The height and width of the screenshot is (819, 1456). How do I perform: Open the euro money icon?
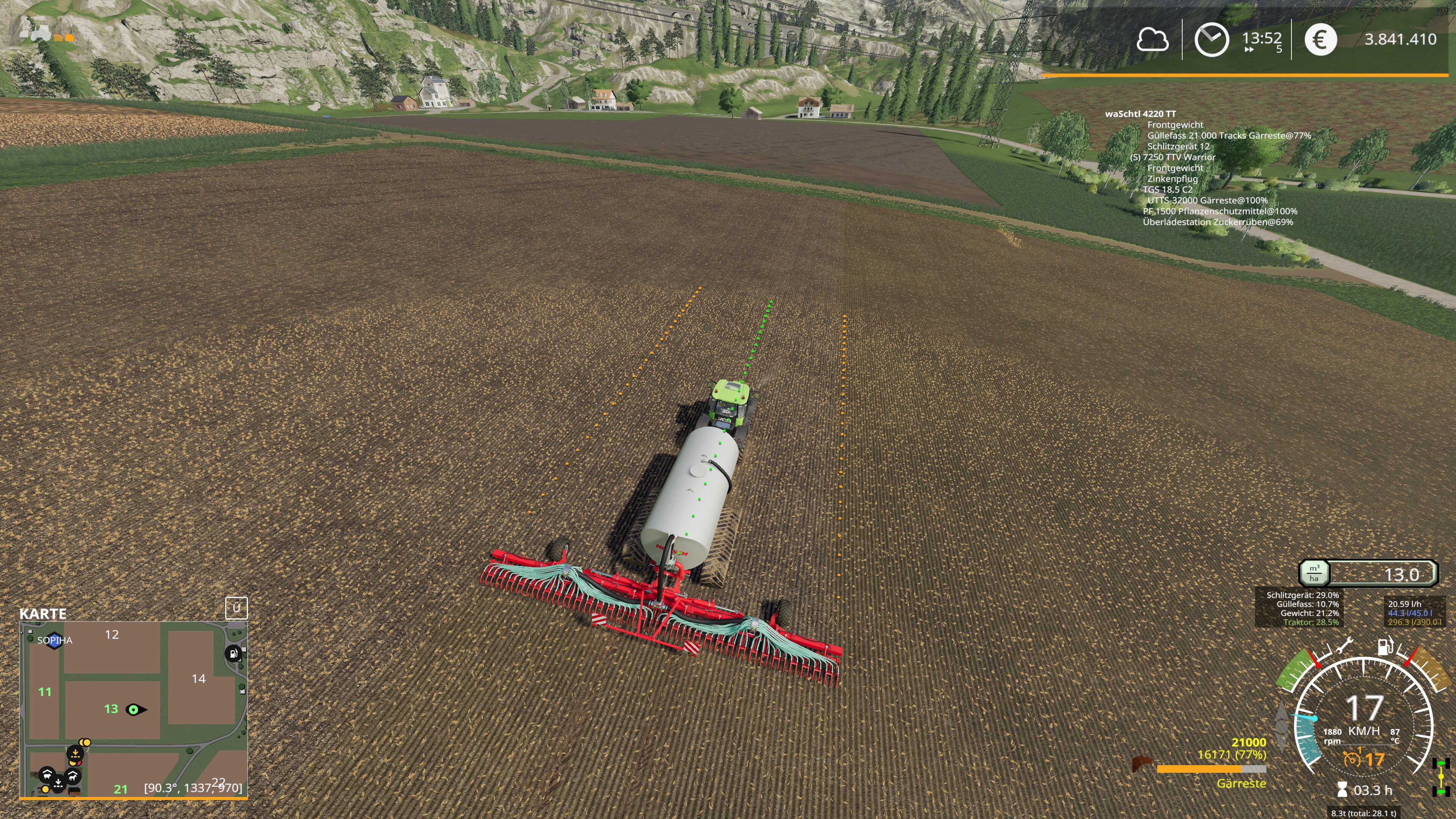click(x=1320, y=39)
